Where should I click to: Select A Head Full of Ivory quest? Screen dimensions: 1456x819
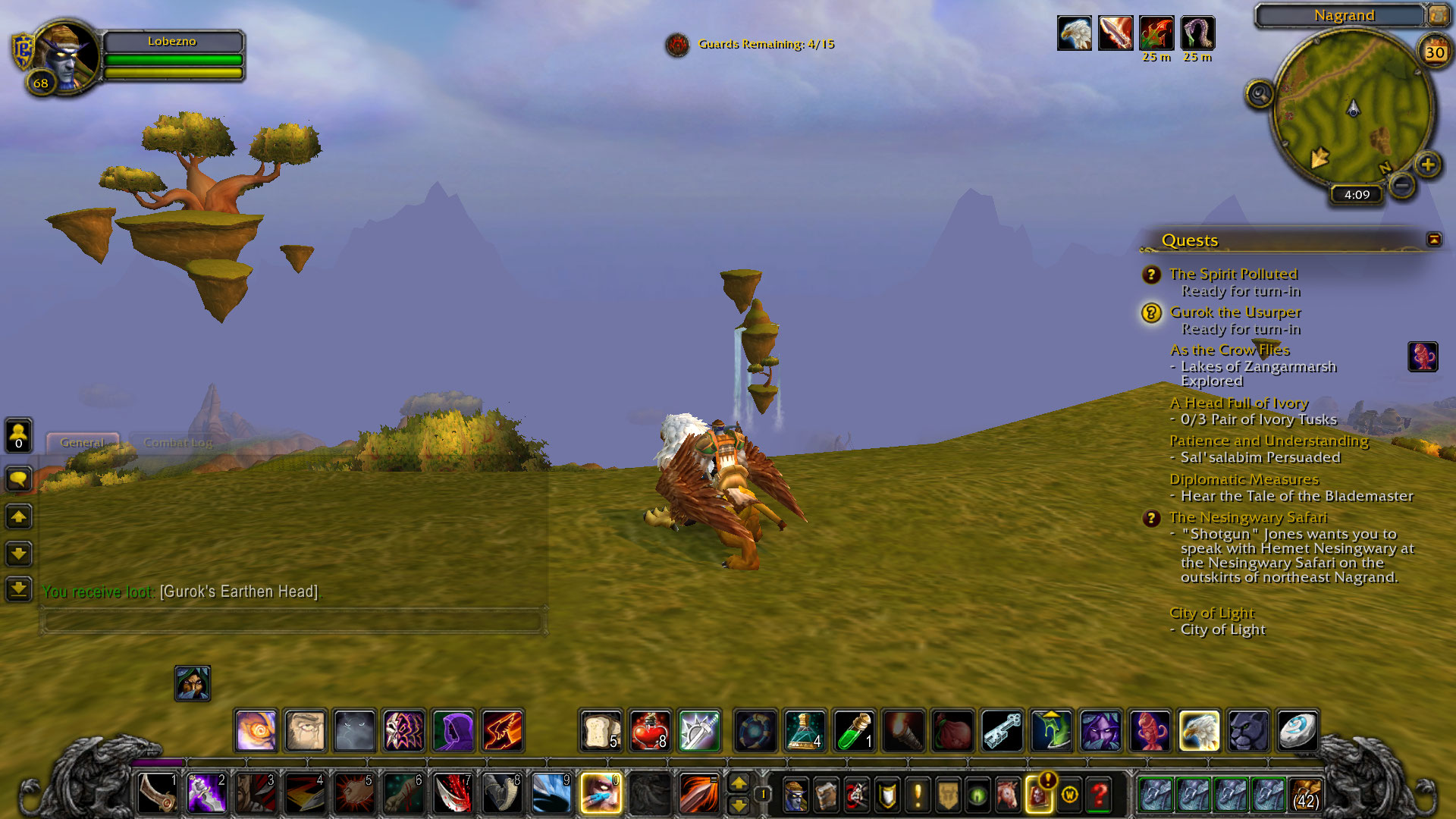pos(1238,403)
